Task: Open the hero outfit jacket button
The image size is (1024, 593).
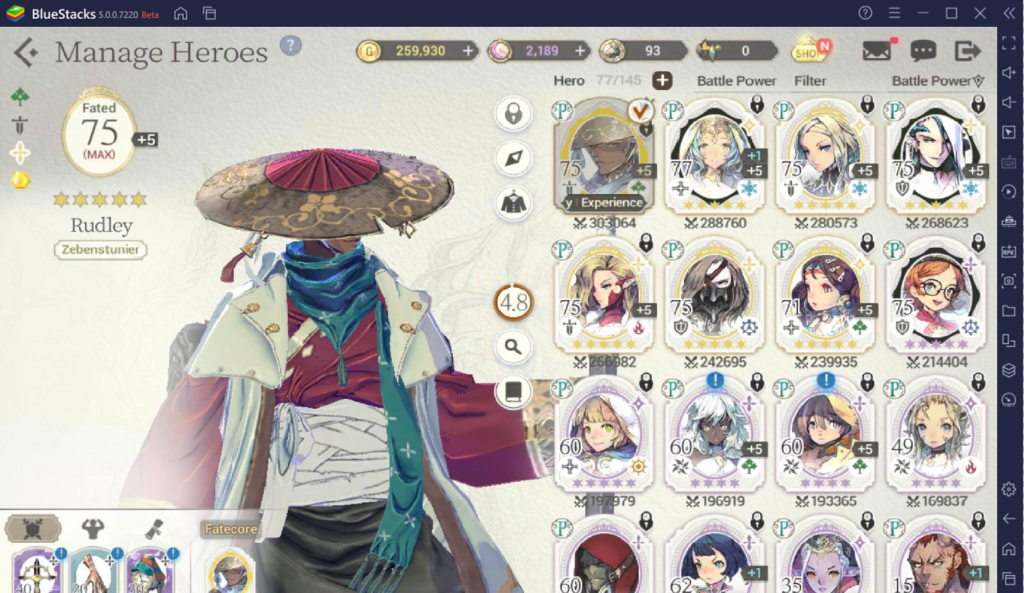Action: point(513,203)
